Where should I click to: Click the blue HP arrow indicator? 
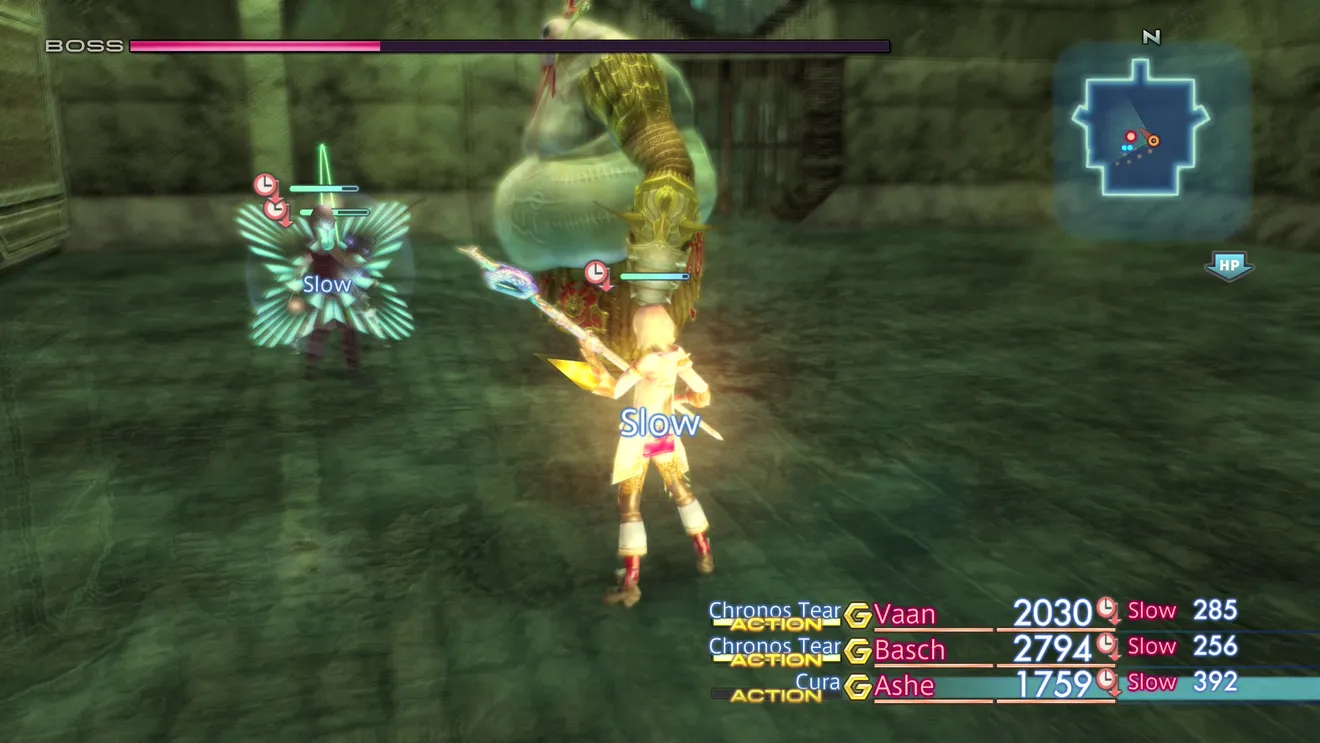[1228, 266]
